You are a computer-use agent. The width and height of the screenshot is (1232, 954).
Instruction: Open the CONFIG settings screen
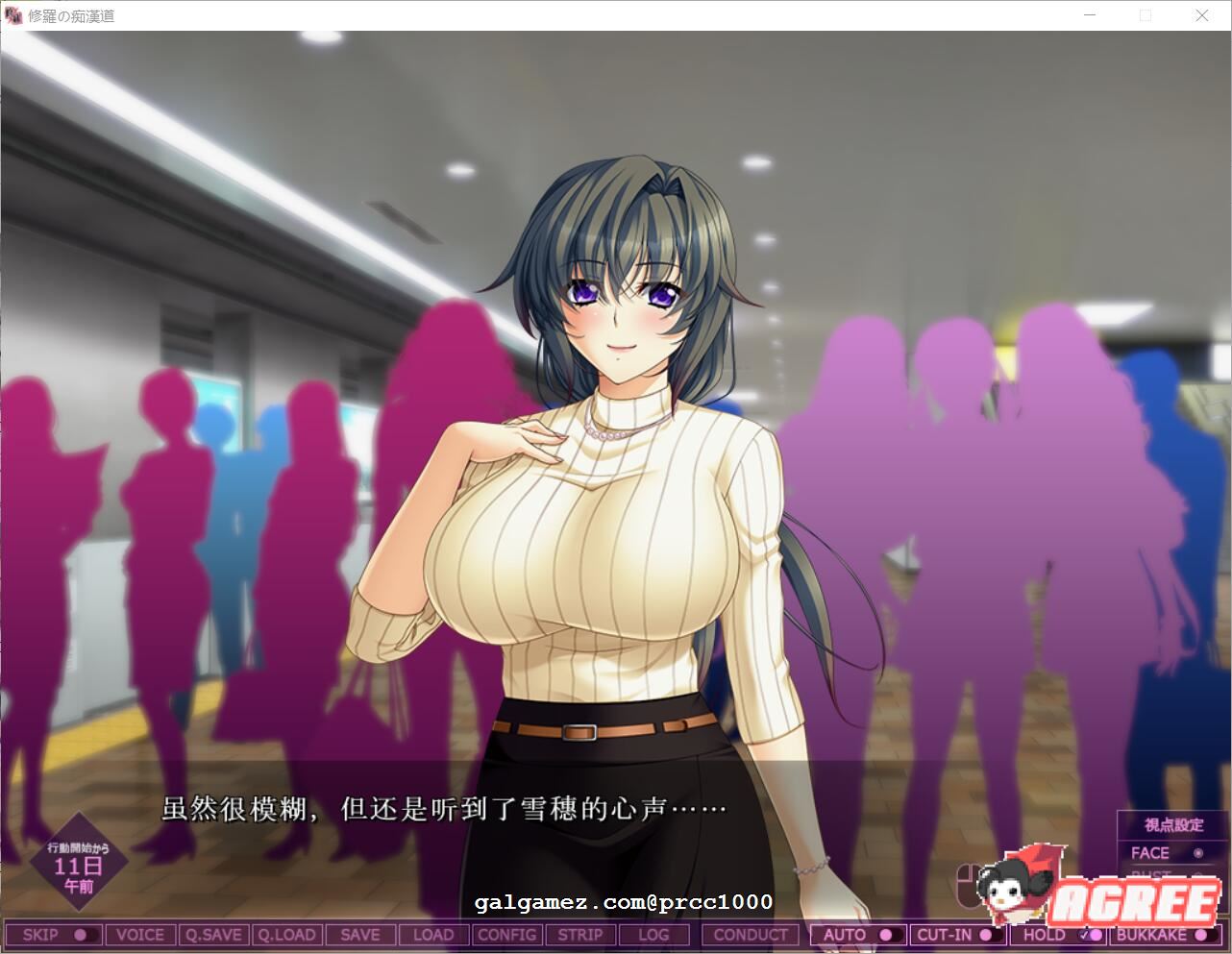click(x=506, y=934)
